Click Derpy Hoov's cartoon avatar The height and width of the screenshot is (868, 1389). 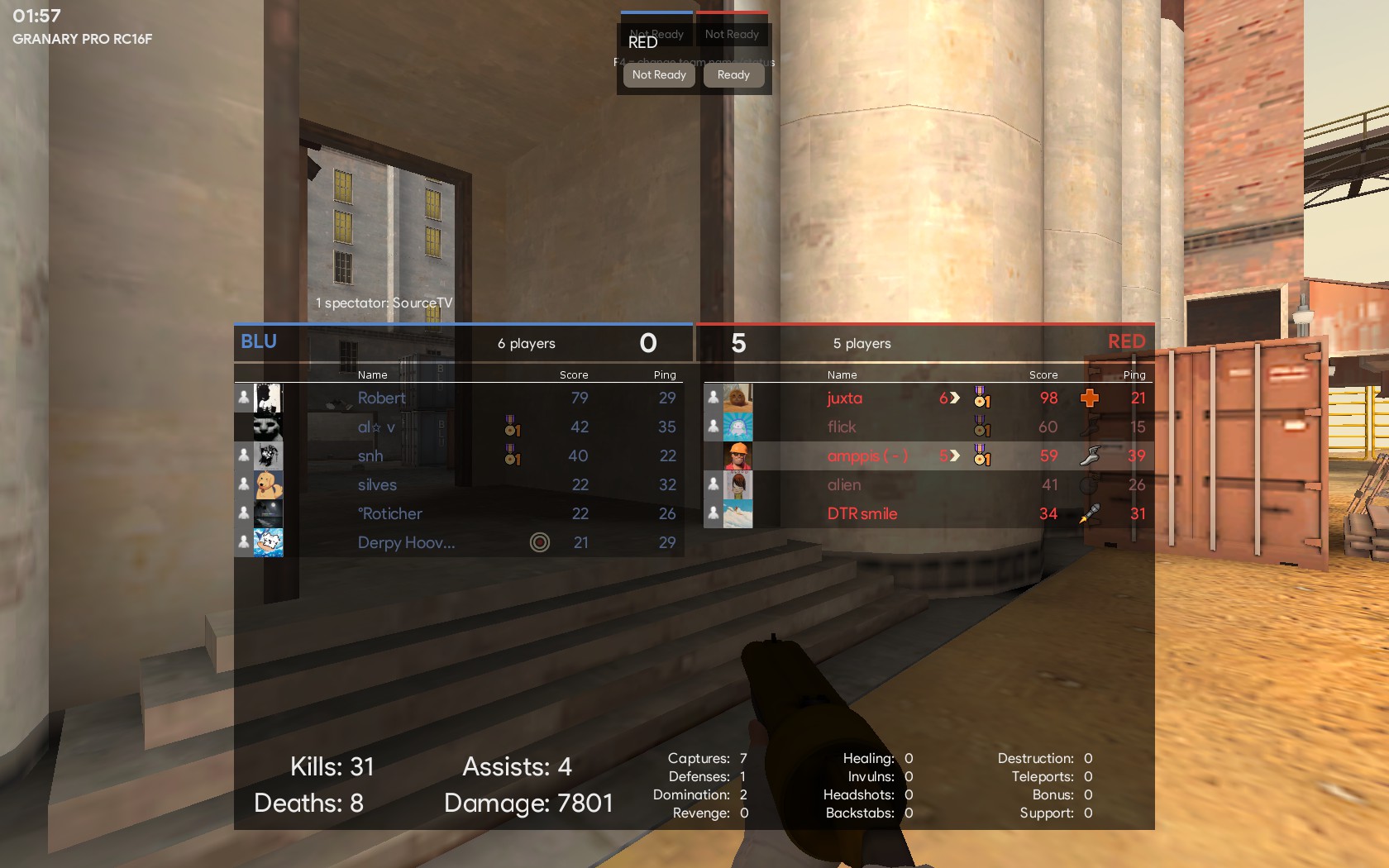click(x=268, y=543)
